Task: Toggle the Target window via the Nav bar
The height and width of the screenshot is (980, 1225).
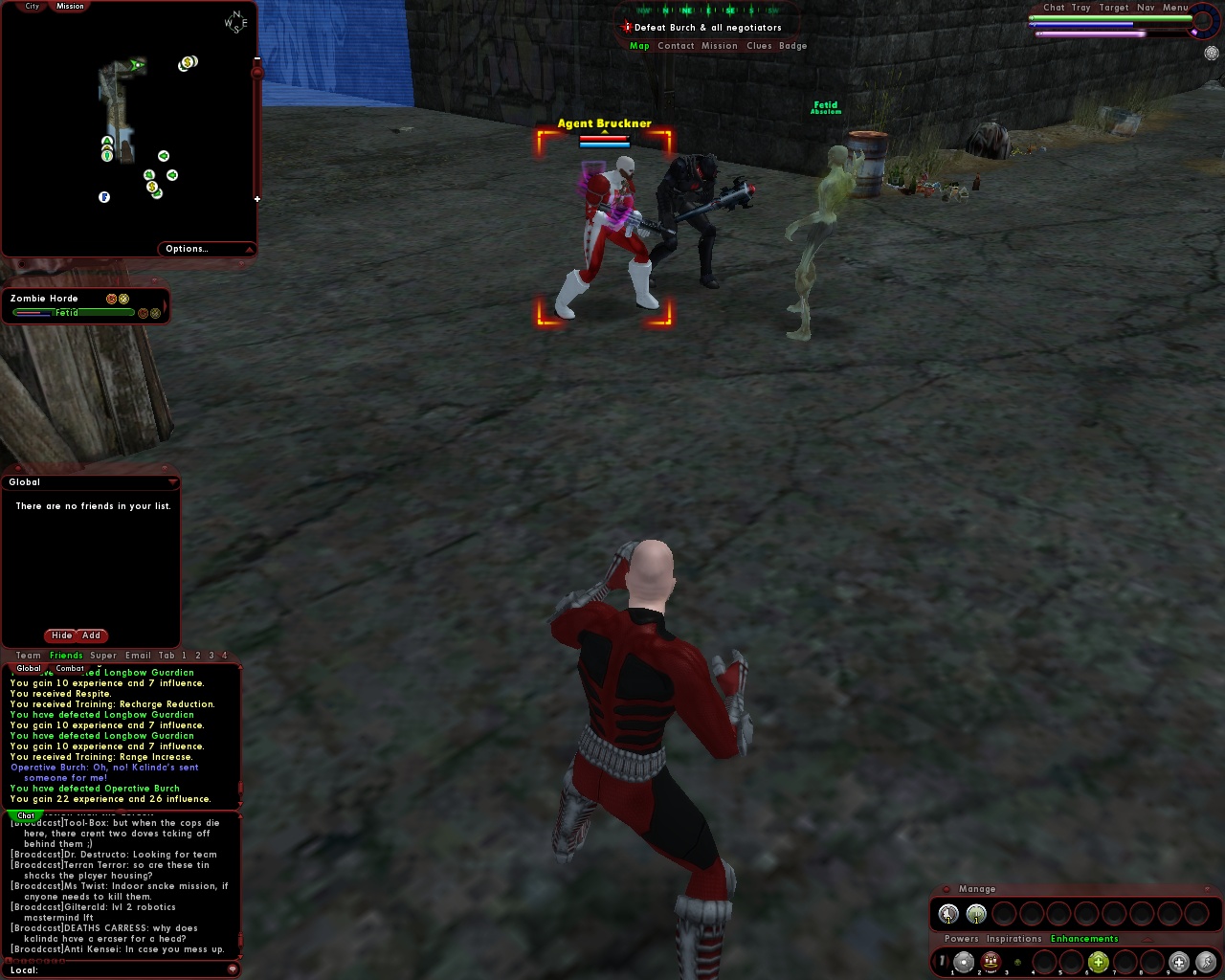Action: click(1114, 7)
